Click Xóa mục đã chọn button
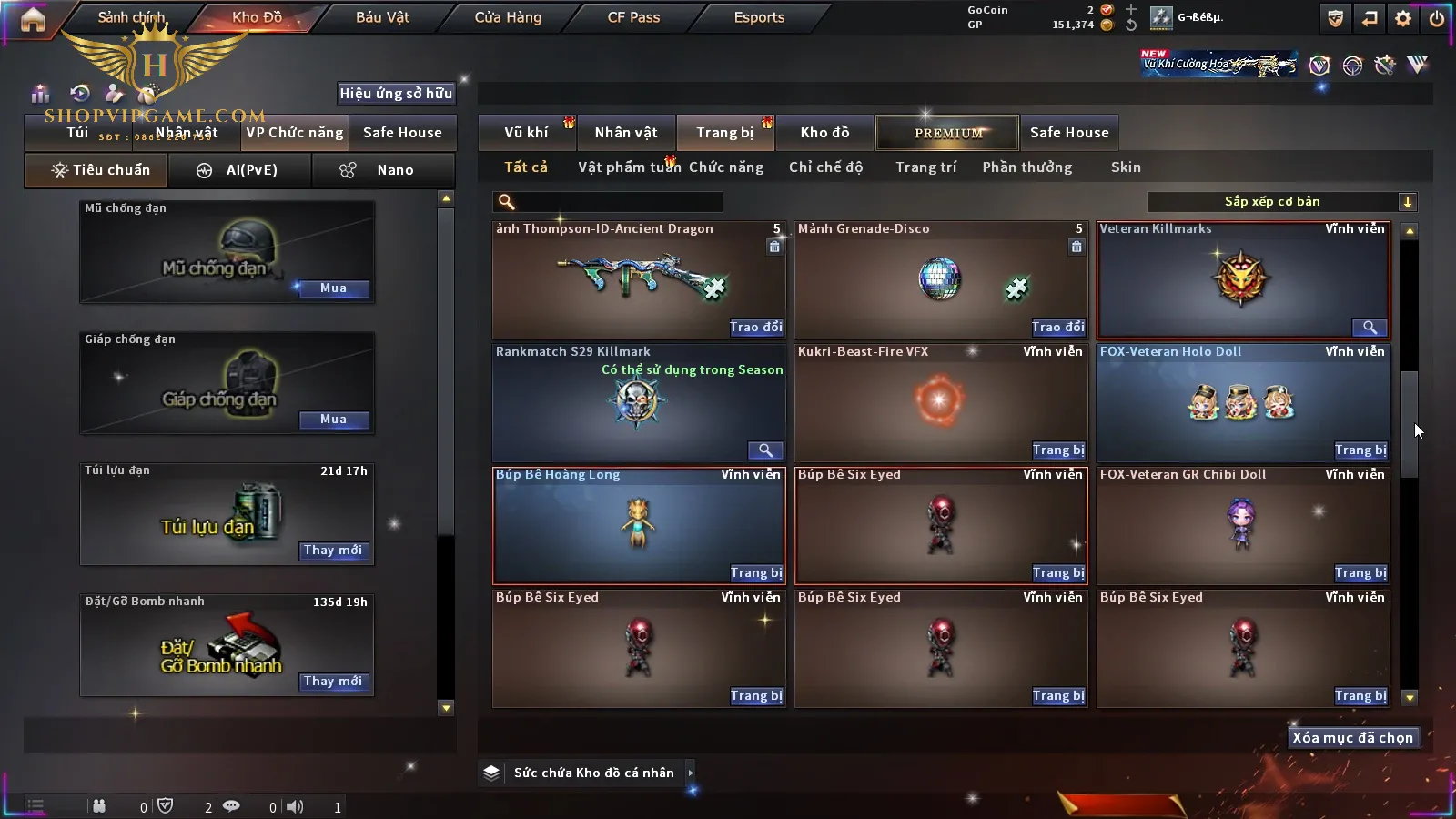 click(1352, 738)
